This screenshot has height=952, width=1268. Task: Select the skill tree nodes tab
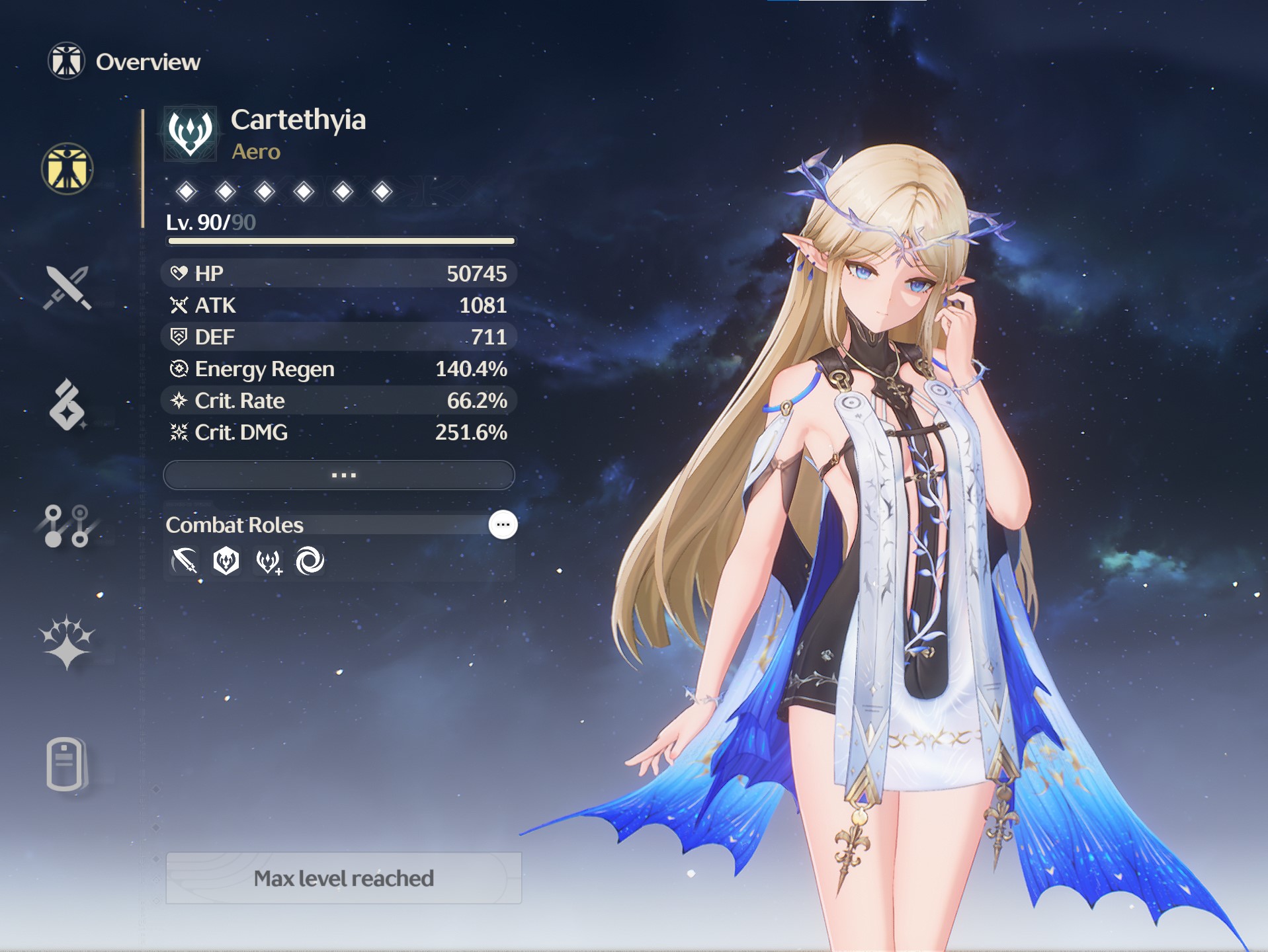(x=67, y=526)
